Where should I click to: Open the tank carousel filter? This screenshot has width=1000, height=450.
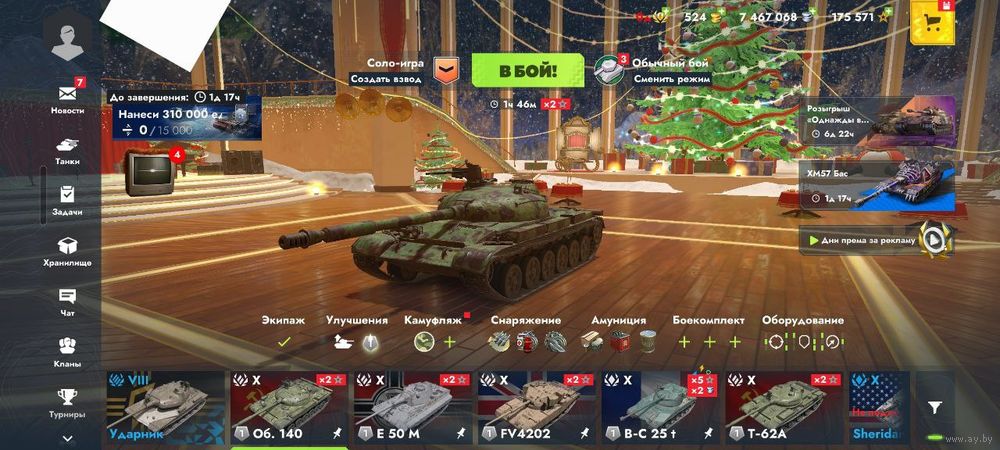pyautogui.click(x=934, y=407)
